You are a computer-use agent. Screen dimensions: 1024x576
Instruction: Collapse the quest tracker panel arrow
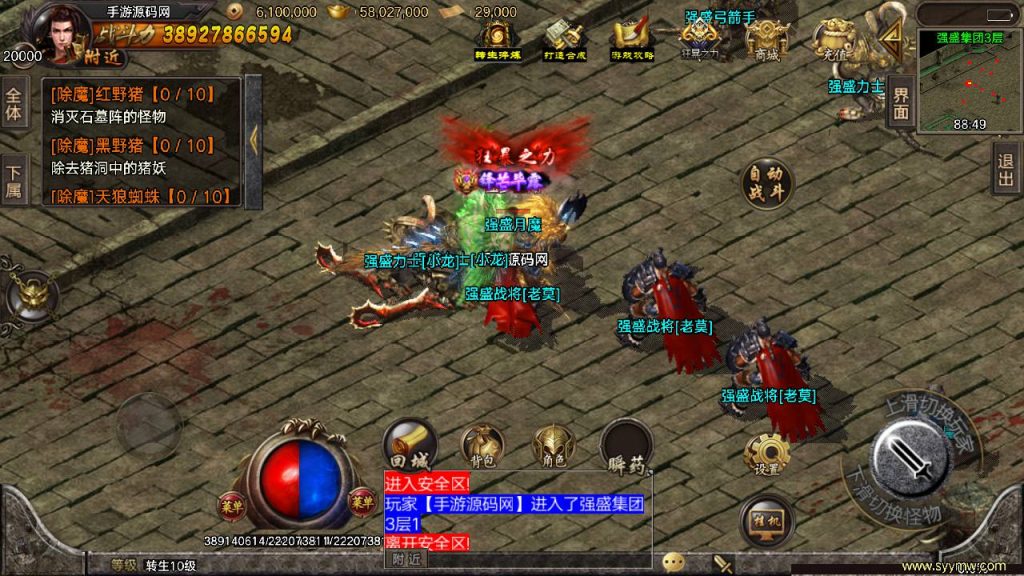(253, 140)
